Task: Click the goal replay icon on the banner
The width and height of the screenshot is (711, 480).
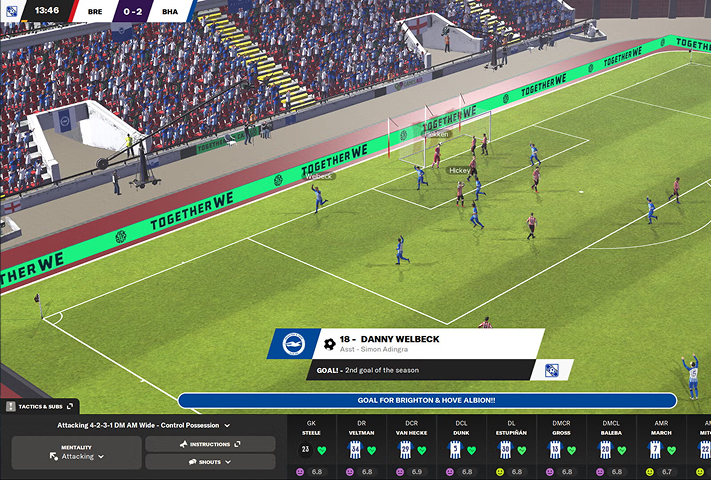Action: coord(551,370)
